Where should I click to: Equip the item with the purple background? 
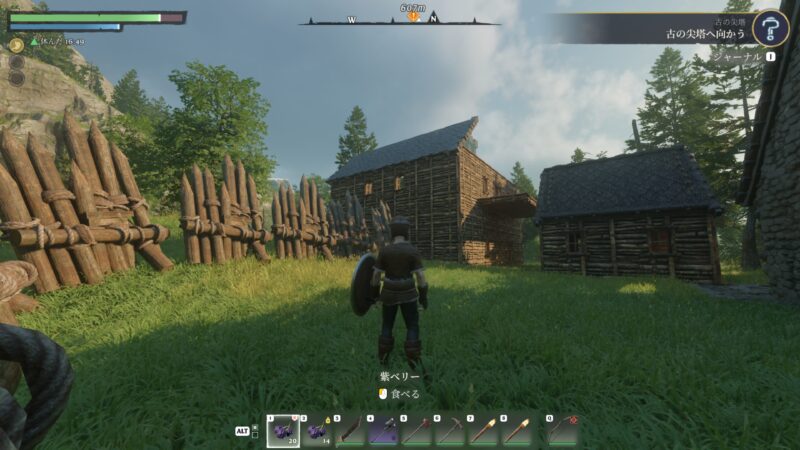383,430
